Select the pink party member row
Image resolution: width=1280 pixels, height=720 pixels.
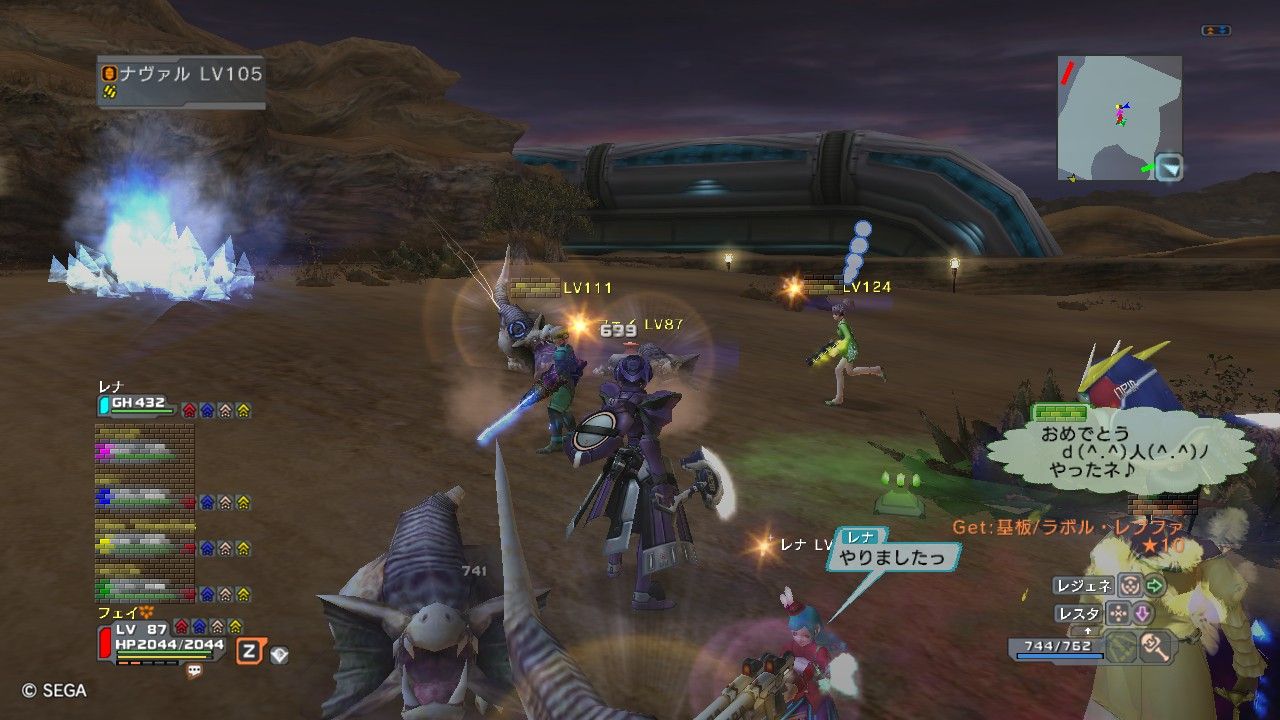(x=145, y=451)
